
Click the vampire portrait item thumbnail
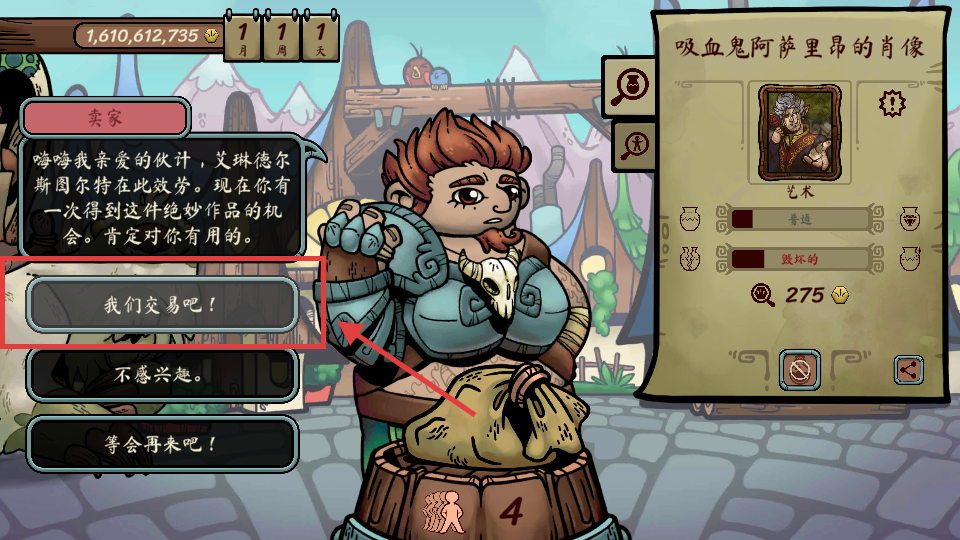tap(799, 128)
